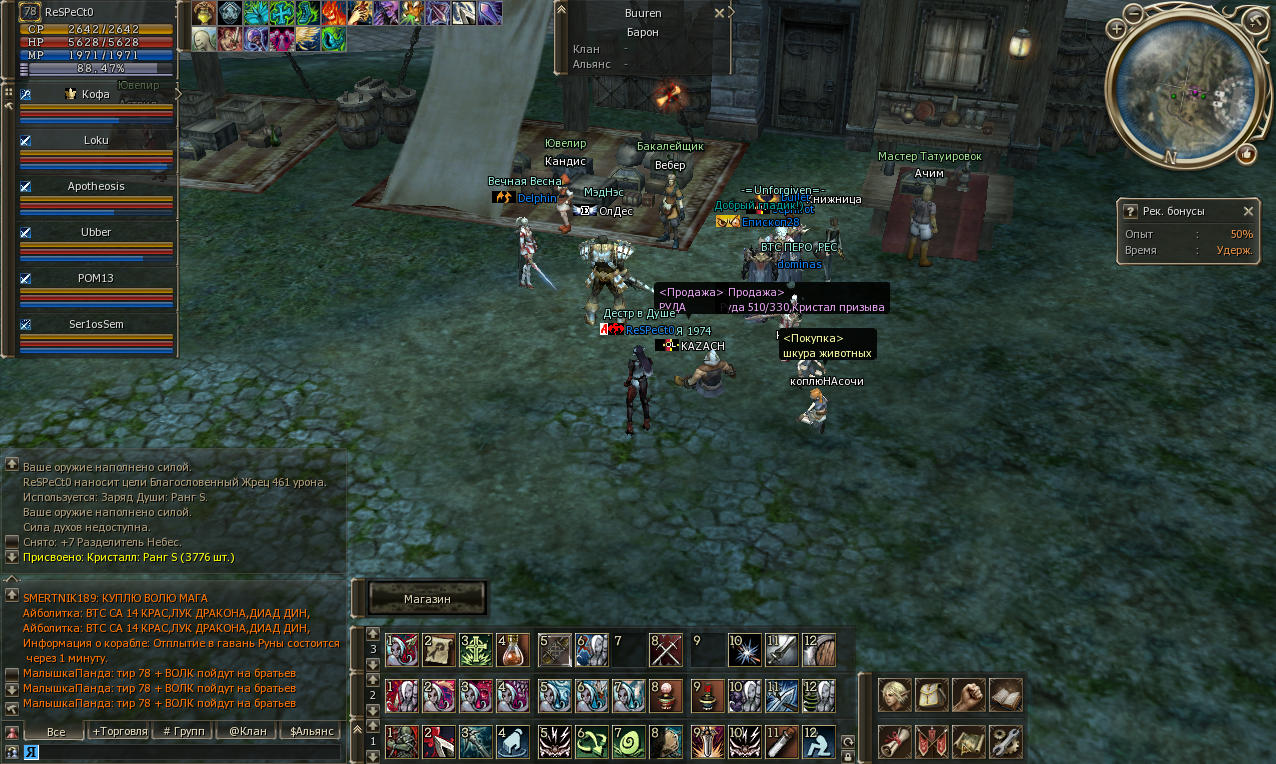Open the character status elf-face icon
The height and width of the screenshot is (764, 1276).
[x=894, y=694]
